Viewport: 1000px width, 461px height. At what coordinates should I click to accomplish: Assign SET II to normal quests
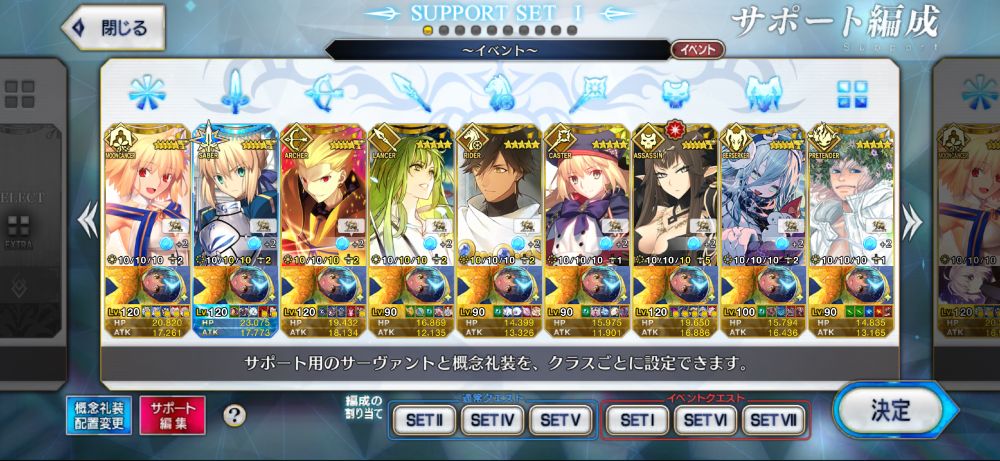(x=425, y=421)
